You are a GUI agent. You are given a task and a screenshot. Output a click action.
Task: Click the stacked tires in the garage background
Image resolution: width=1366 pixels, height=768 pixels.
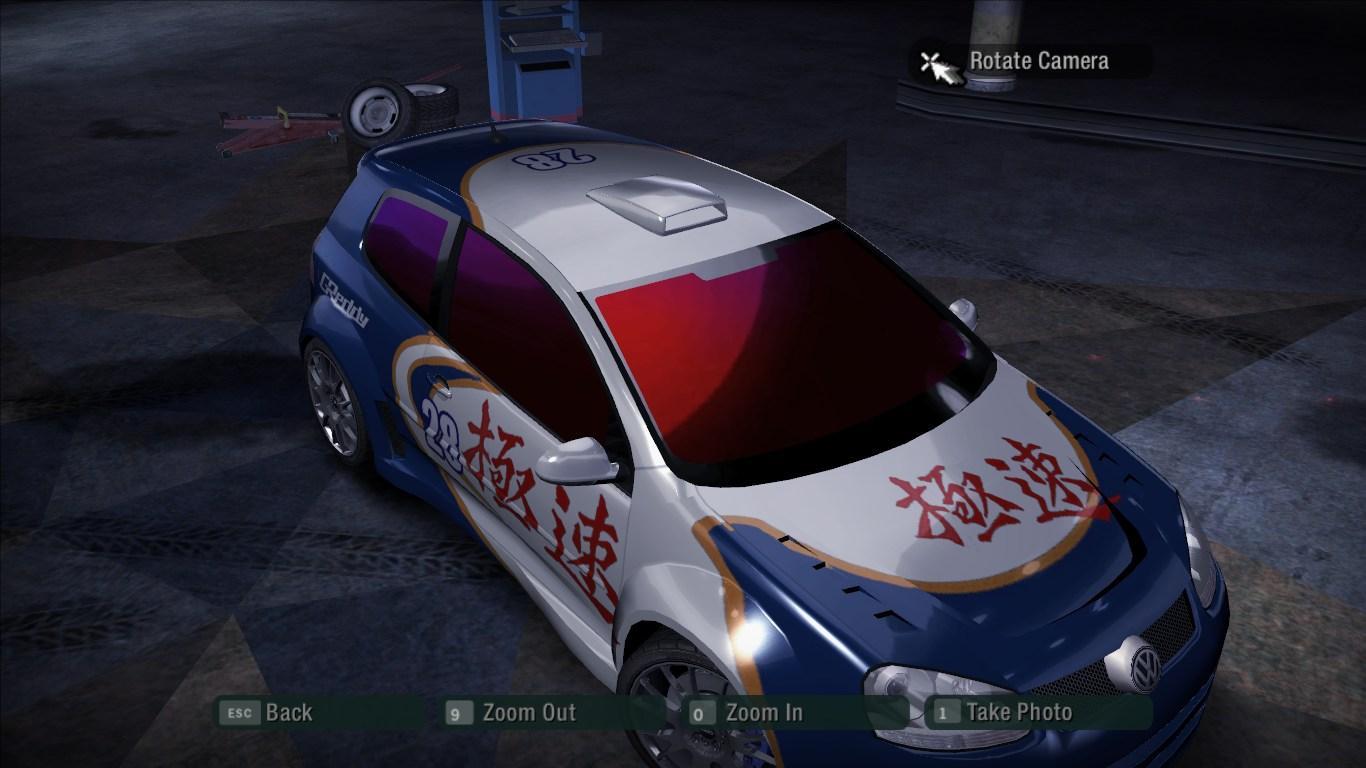398,108
